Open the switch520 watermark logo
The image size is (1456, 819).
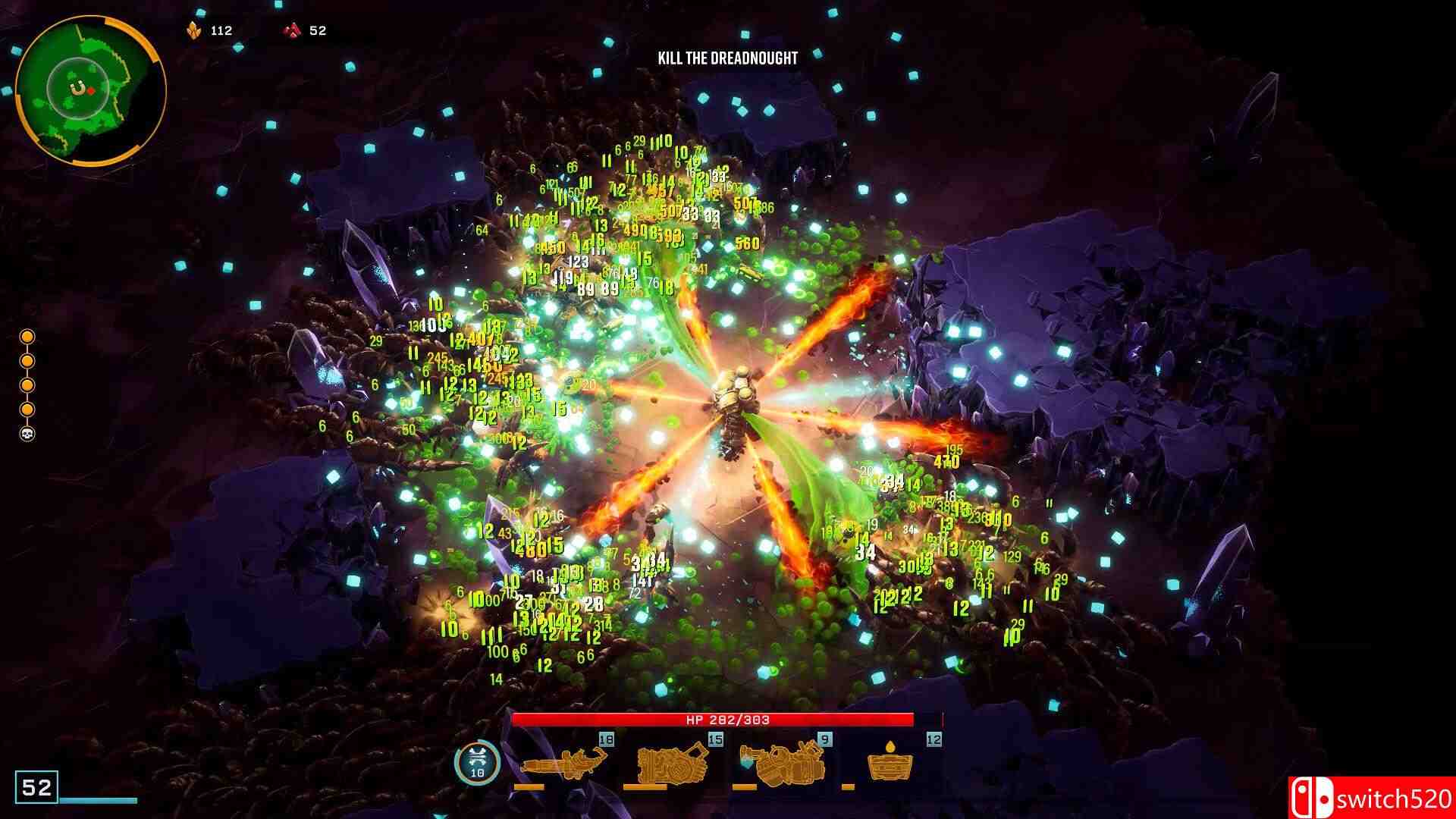click(1371, 798)
